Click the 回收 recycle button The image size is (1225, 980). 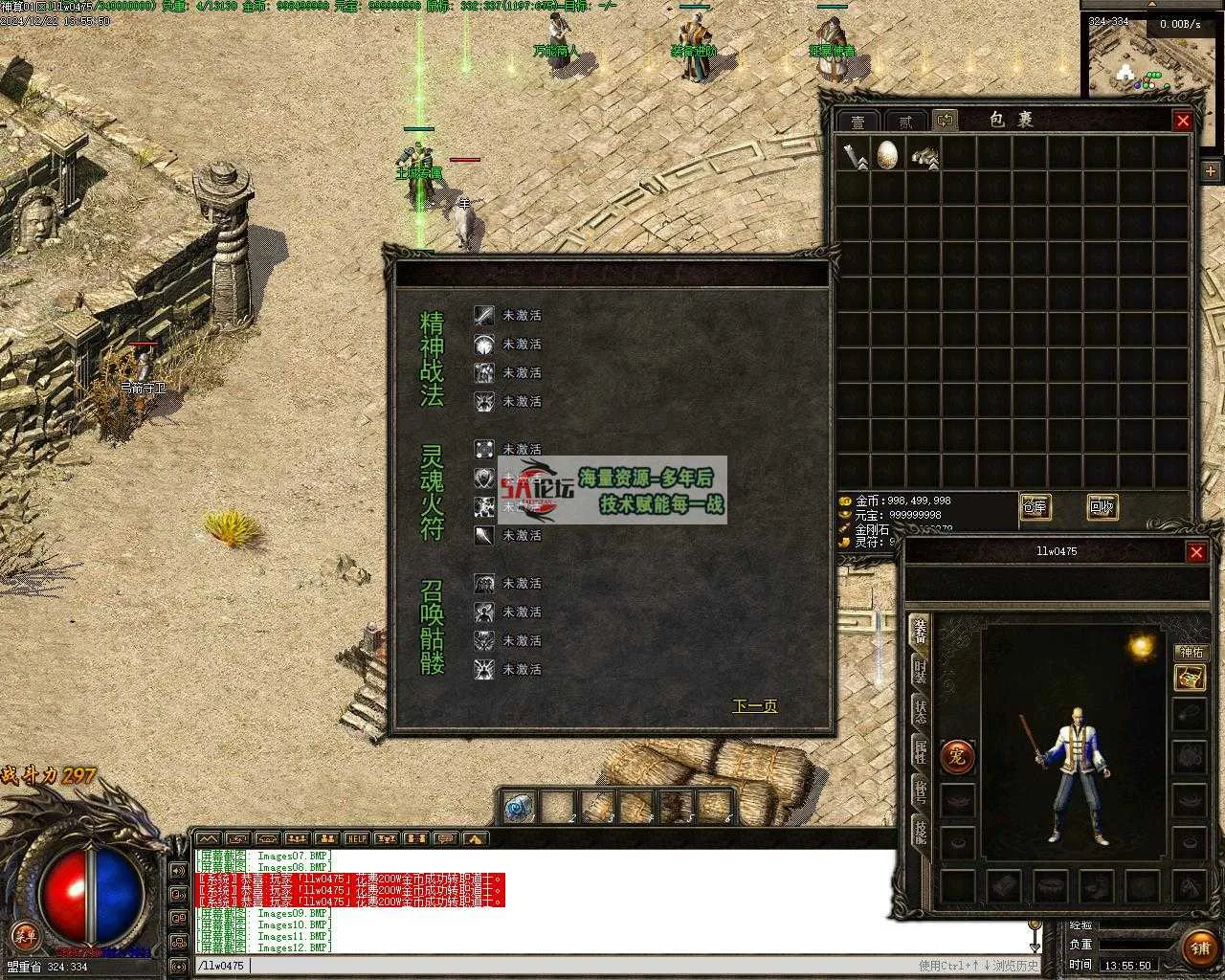(1102, 507)
